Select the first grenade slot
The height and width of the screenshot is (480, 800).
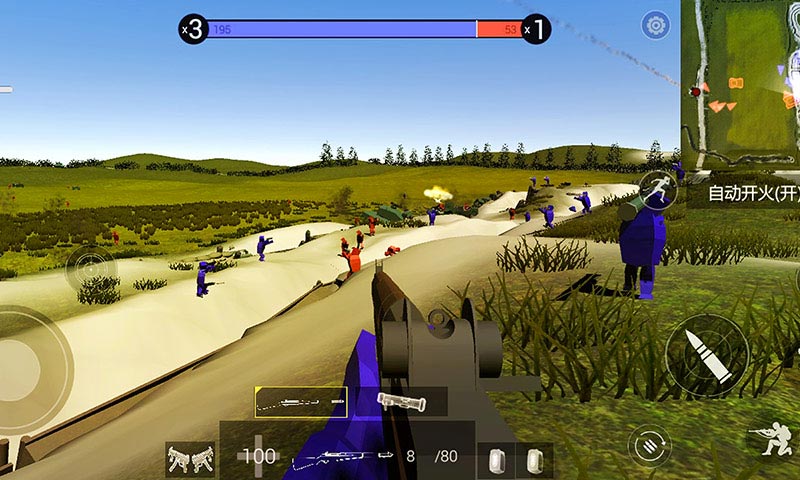(x=495, y=459)
